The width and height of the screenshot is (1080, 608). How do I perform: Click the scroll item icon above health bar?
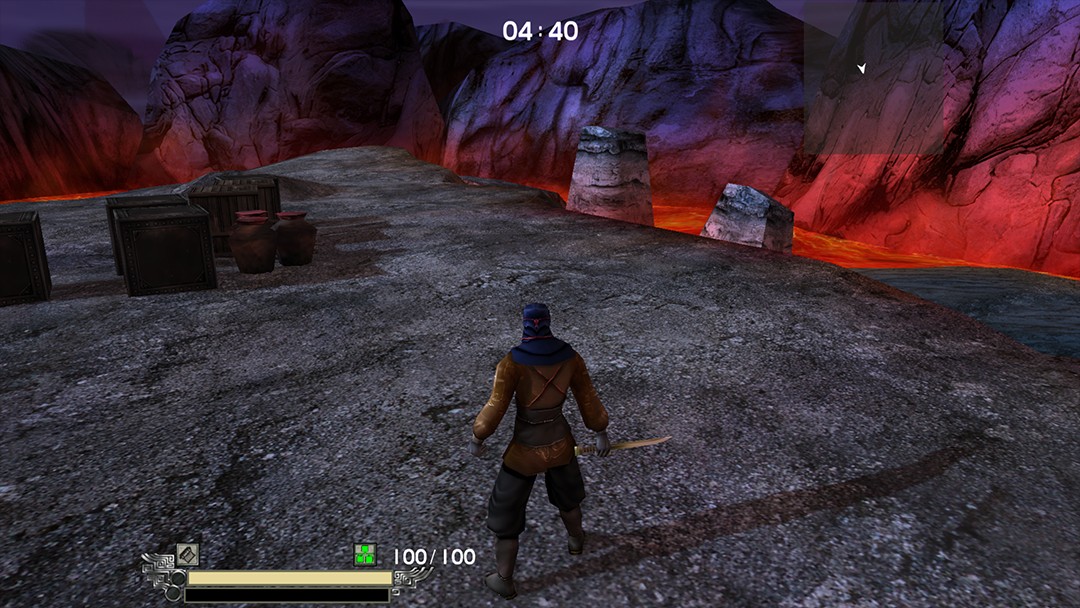(188, 554)
